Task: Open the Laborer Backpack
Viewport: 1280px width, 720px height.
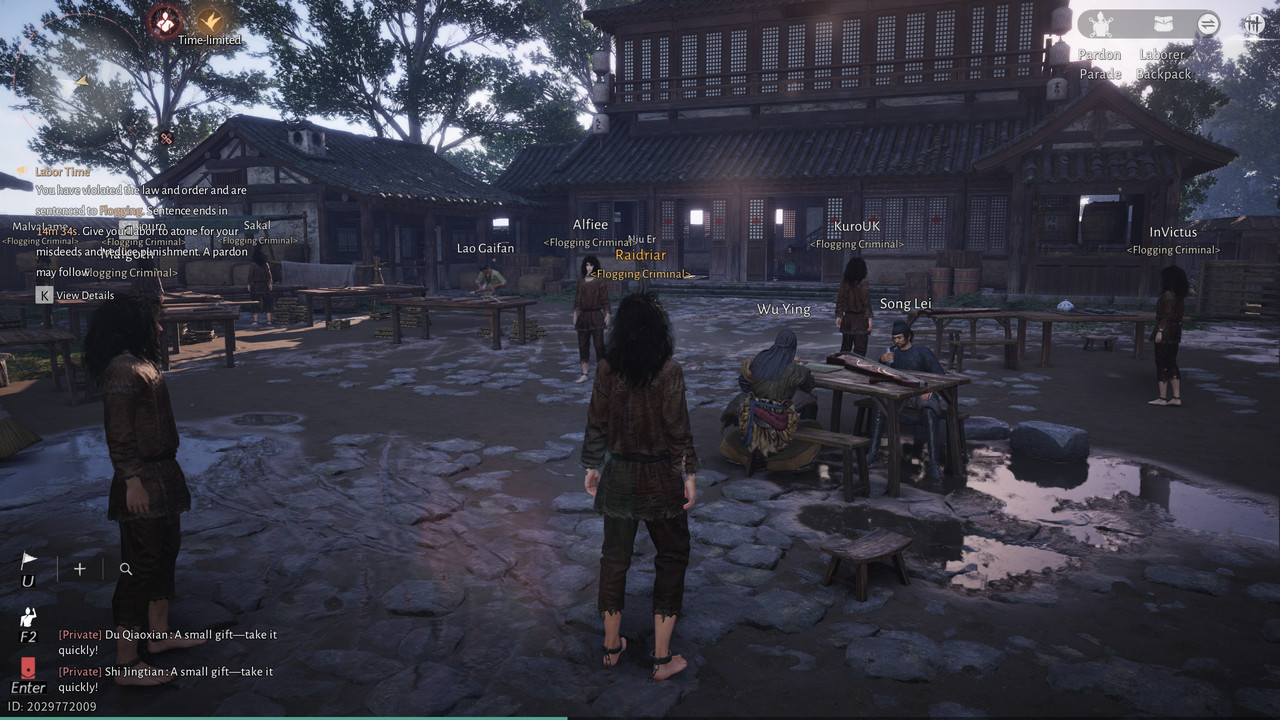Action: pos(1163,25)
